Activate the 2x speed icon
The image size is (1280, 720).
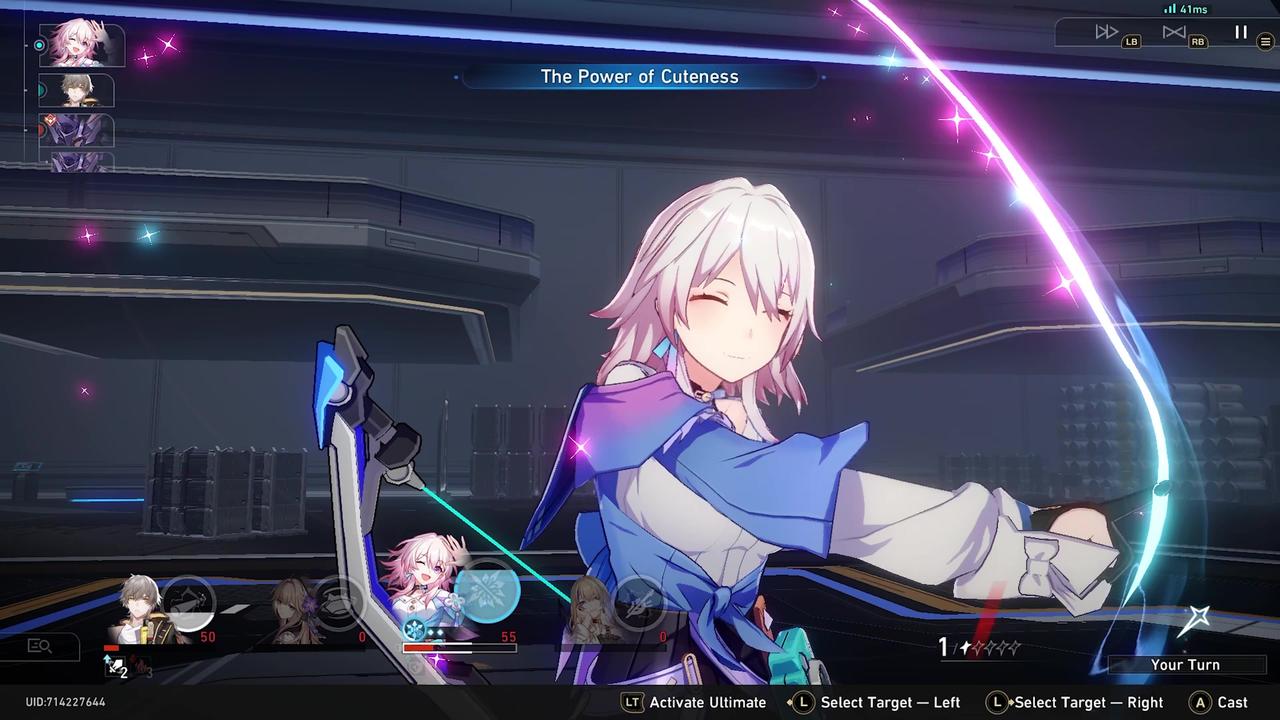pyautogui.click(x=1106, y=31)
